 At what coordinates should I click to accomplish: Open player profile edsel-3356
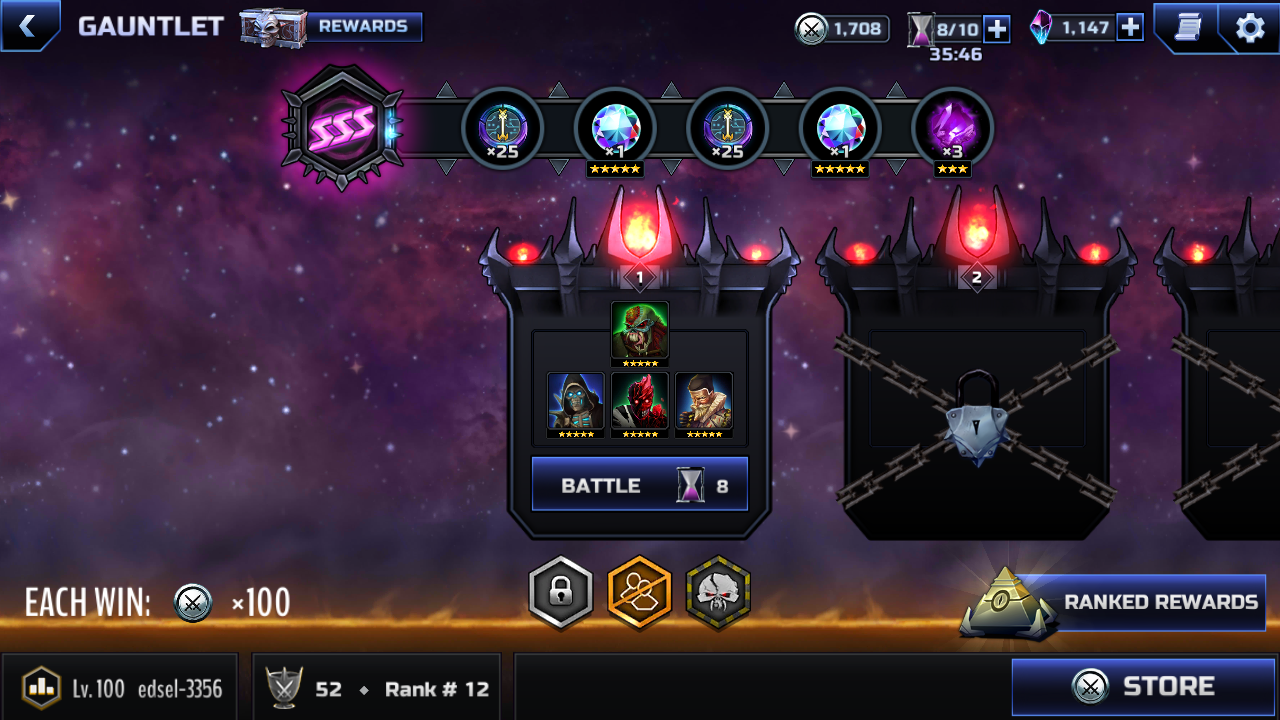click(120, 688)
